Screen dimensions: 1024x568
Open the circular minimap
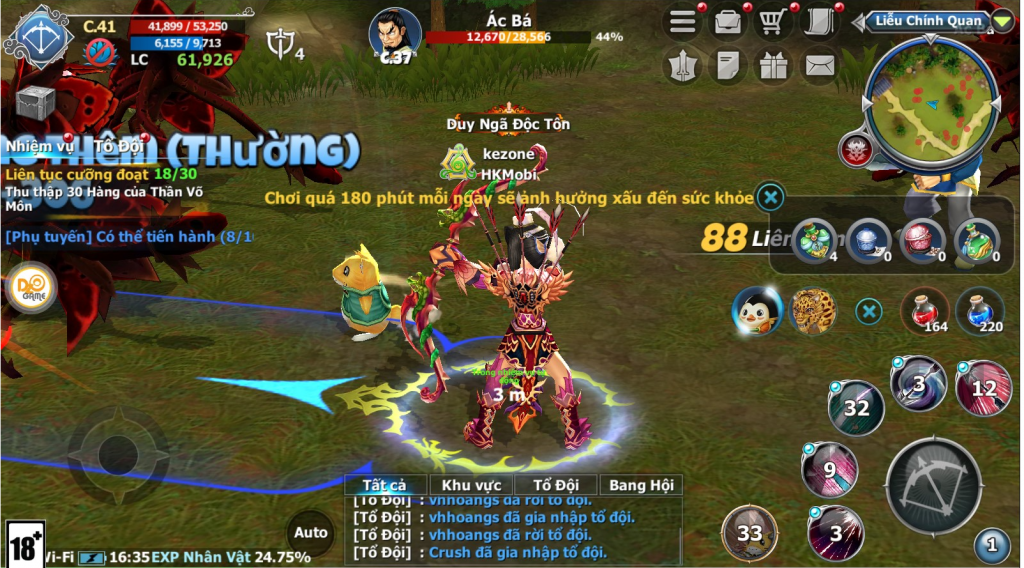click(x=930, y=100)
